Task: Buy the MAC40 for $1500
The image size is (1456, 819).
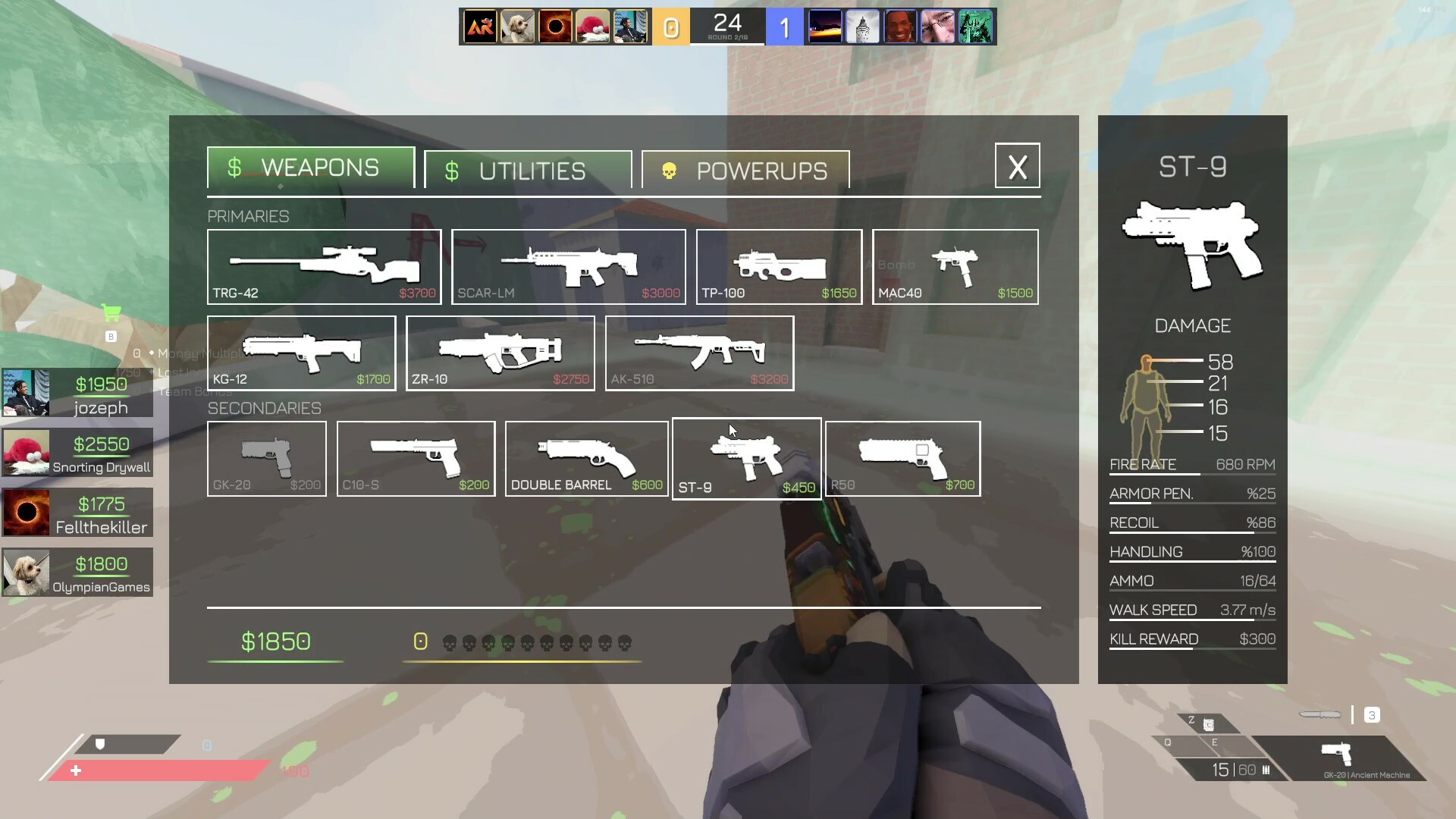Action: tap(955, 266)
